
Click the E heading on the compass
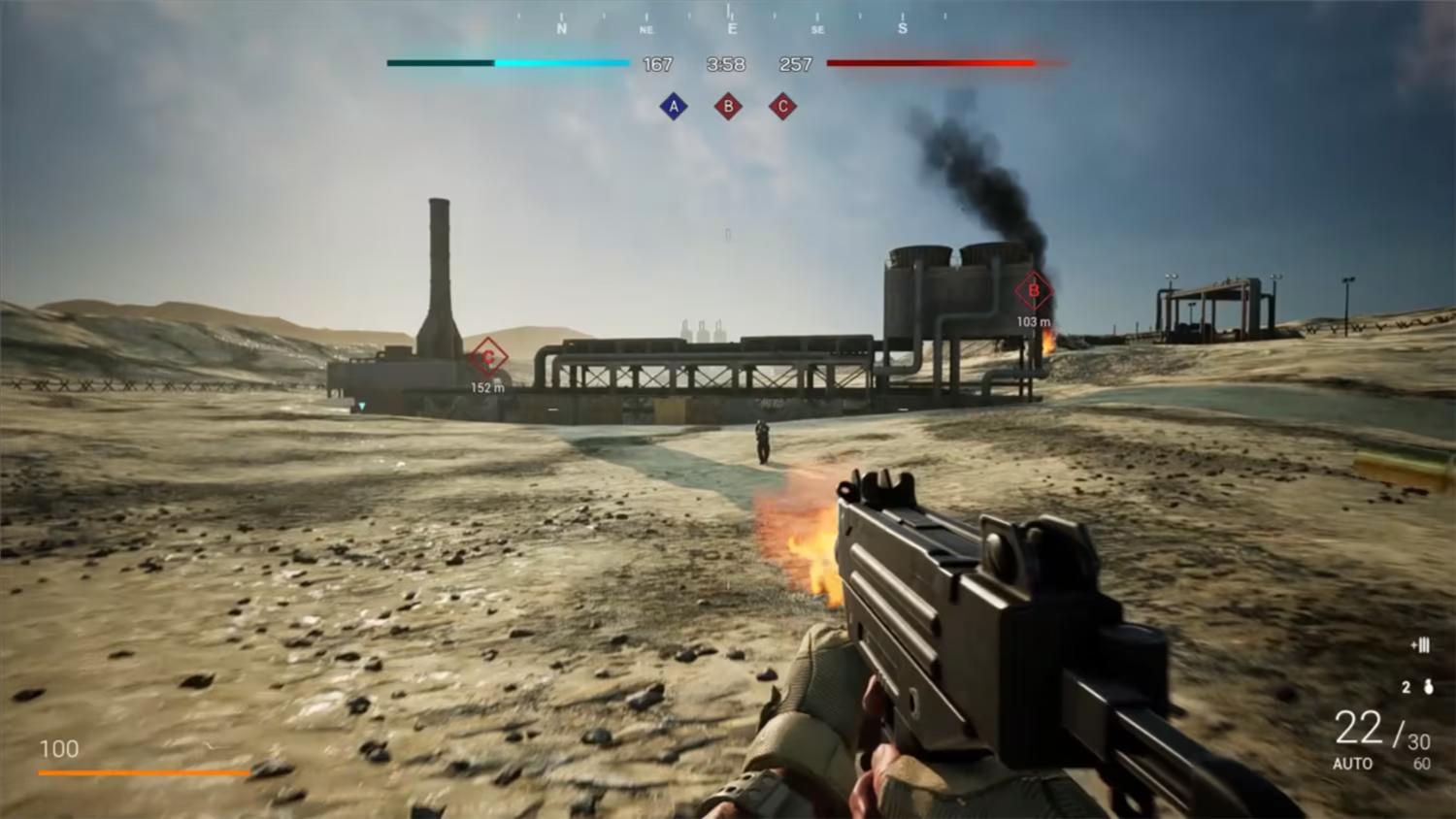tap(730, 28)
